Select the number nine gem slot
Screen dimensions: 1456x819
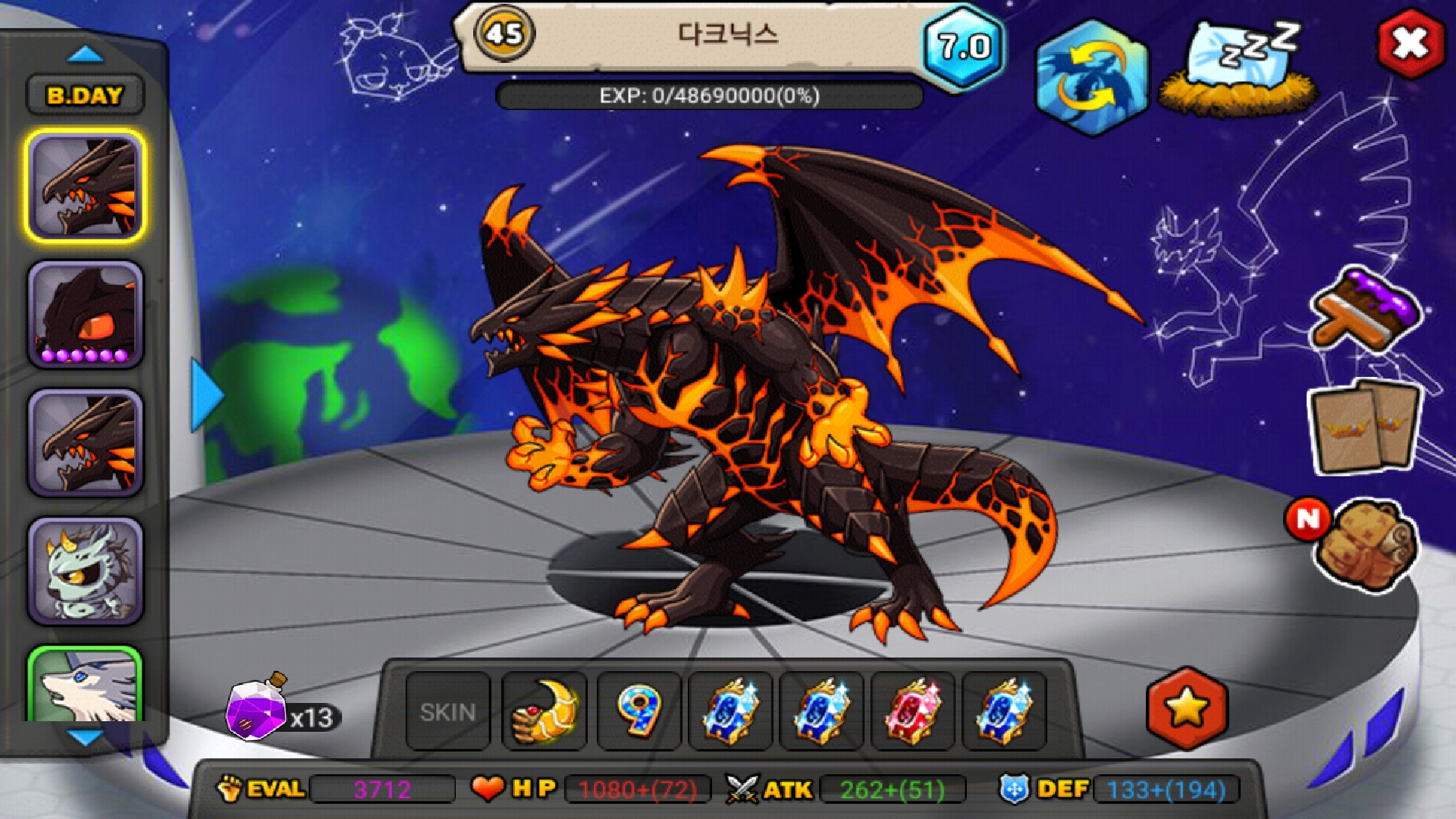click(x=639, y=712)
